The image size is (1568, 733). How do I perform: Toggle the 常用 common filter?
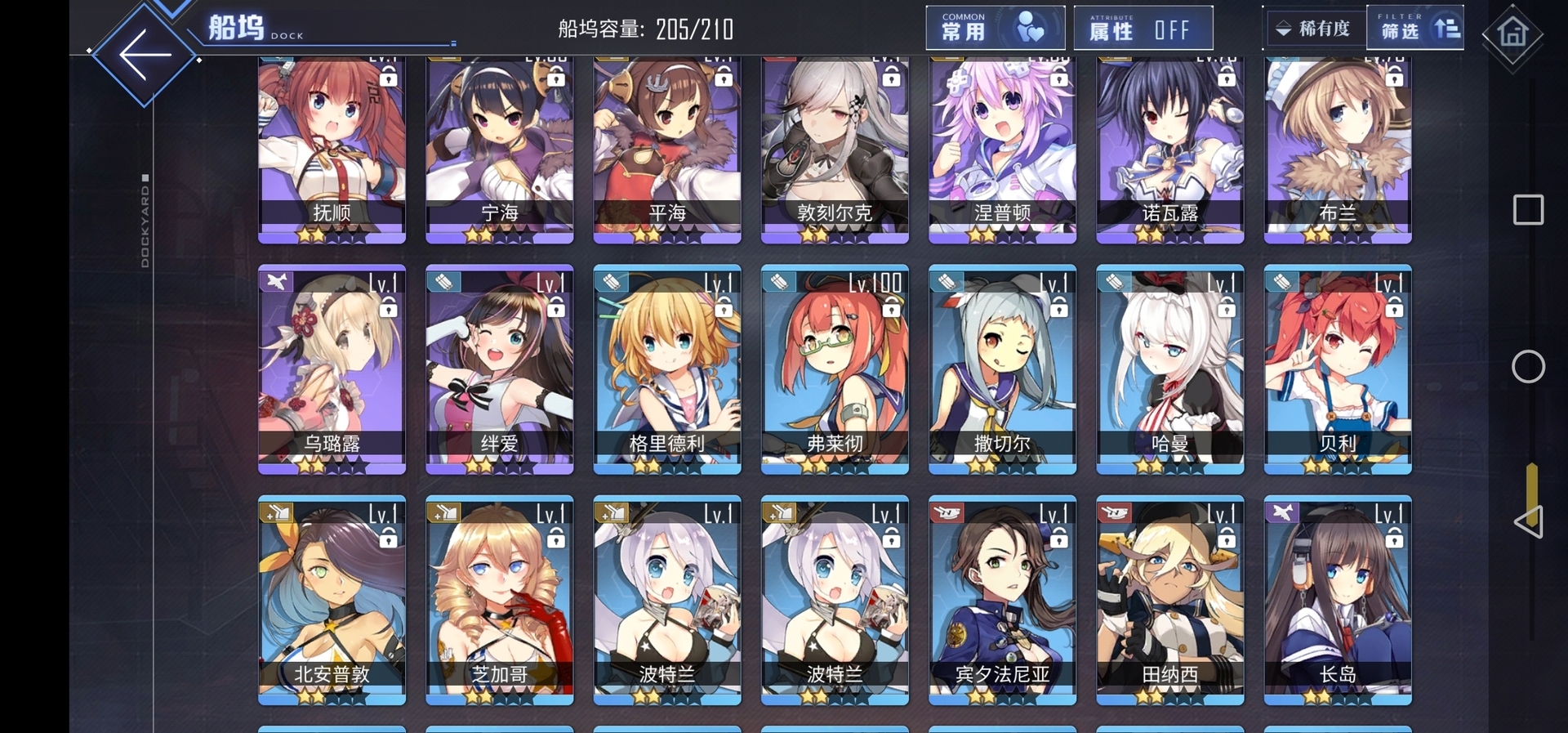click(x=995, y=29)
